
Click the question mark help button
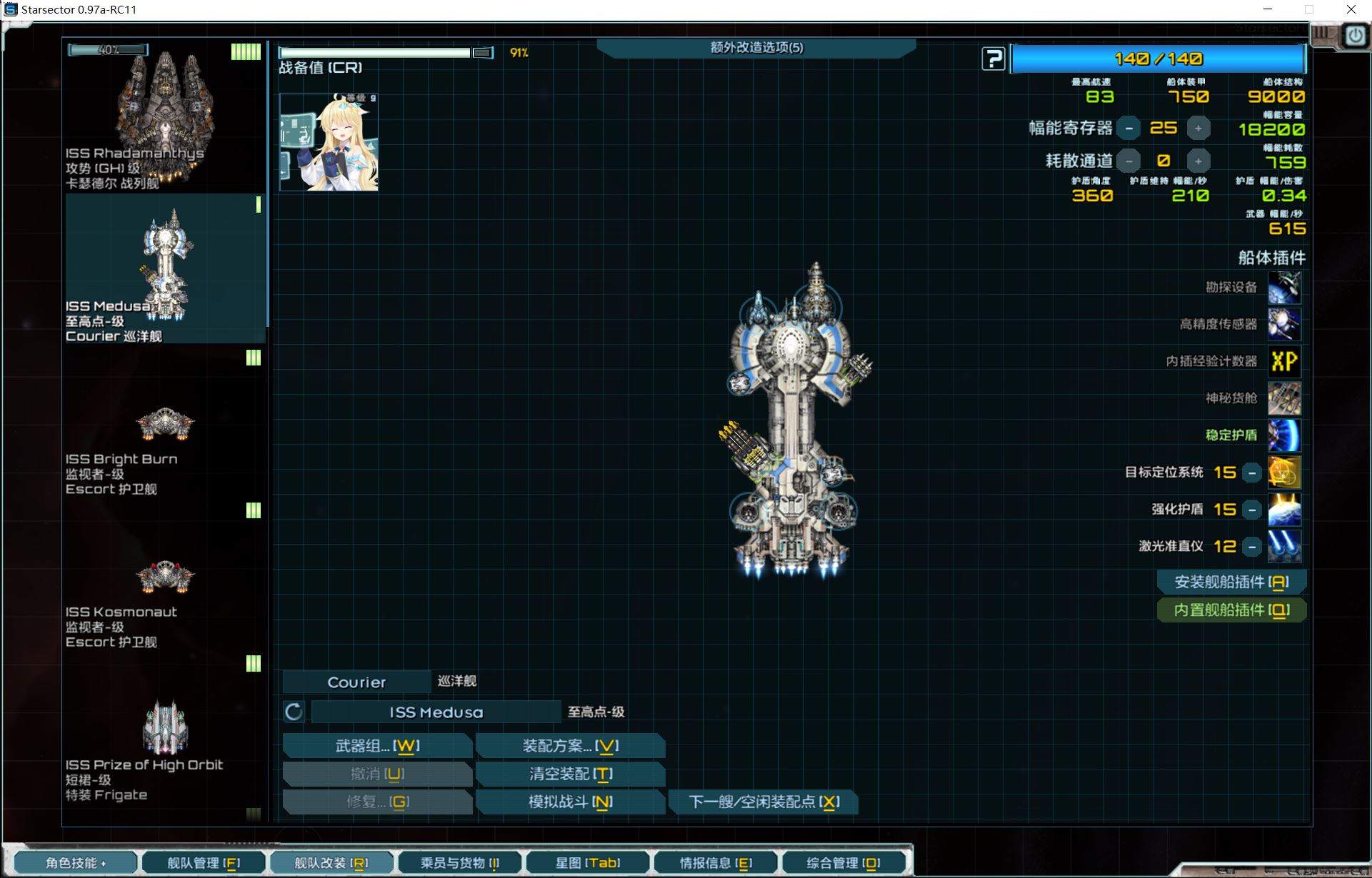[993, 59]
